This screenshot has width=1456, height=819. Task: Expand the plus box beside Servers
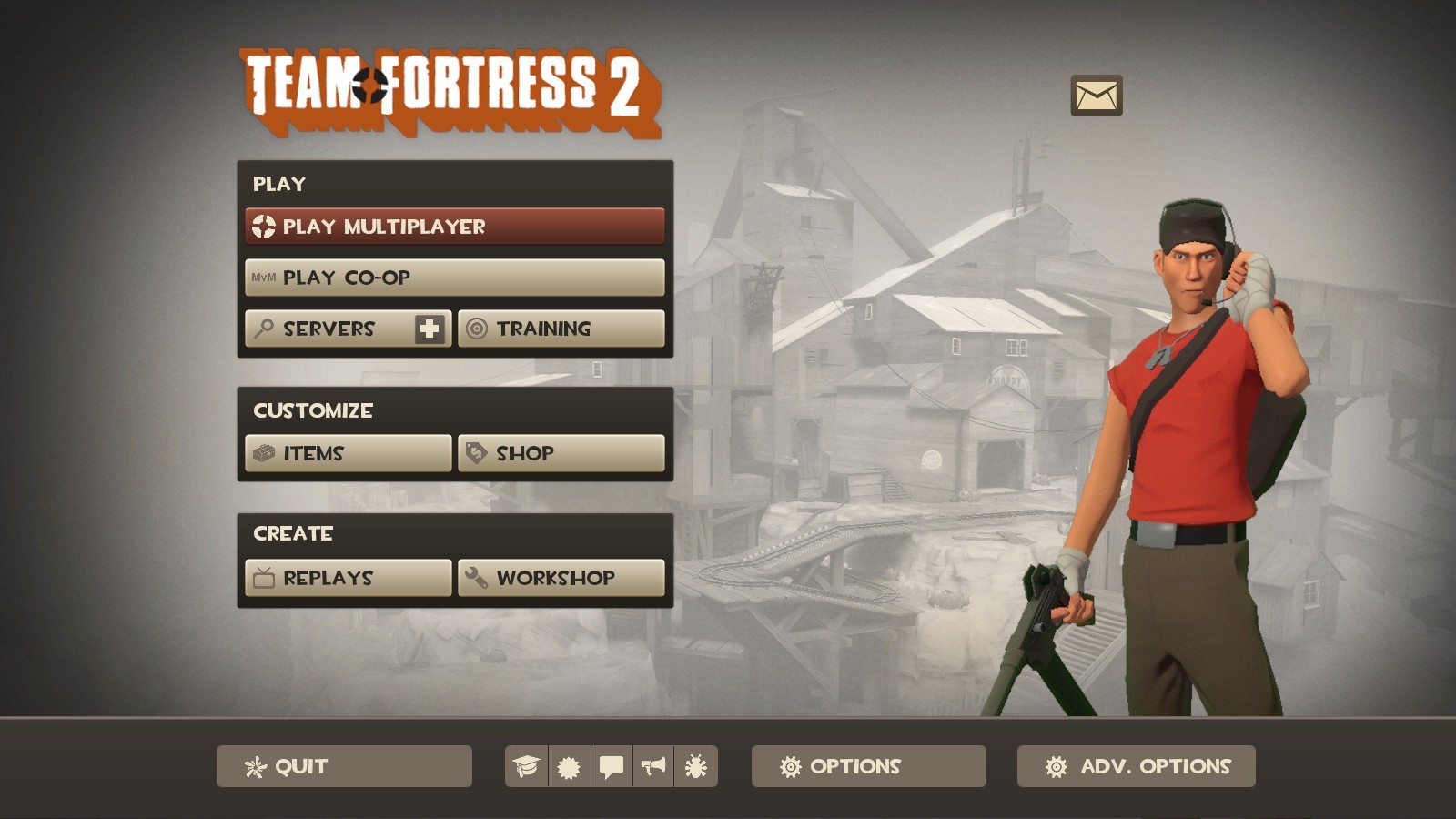click(430, 329)
